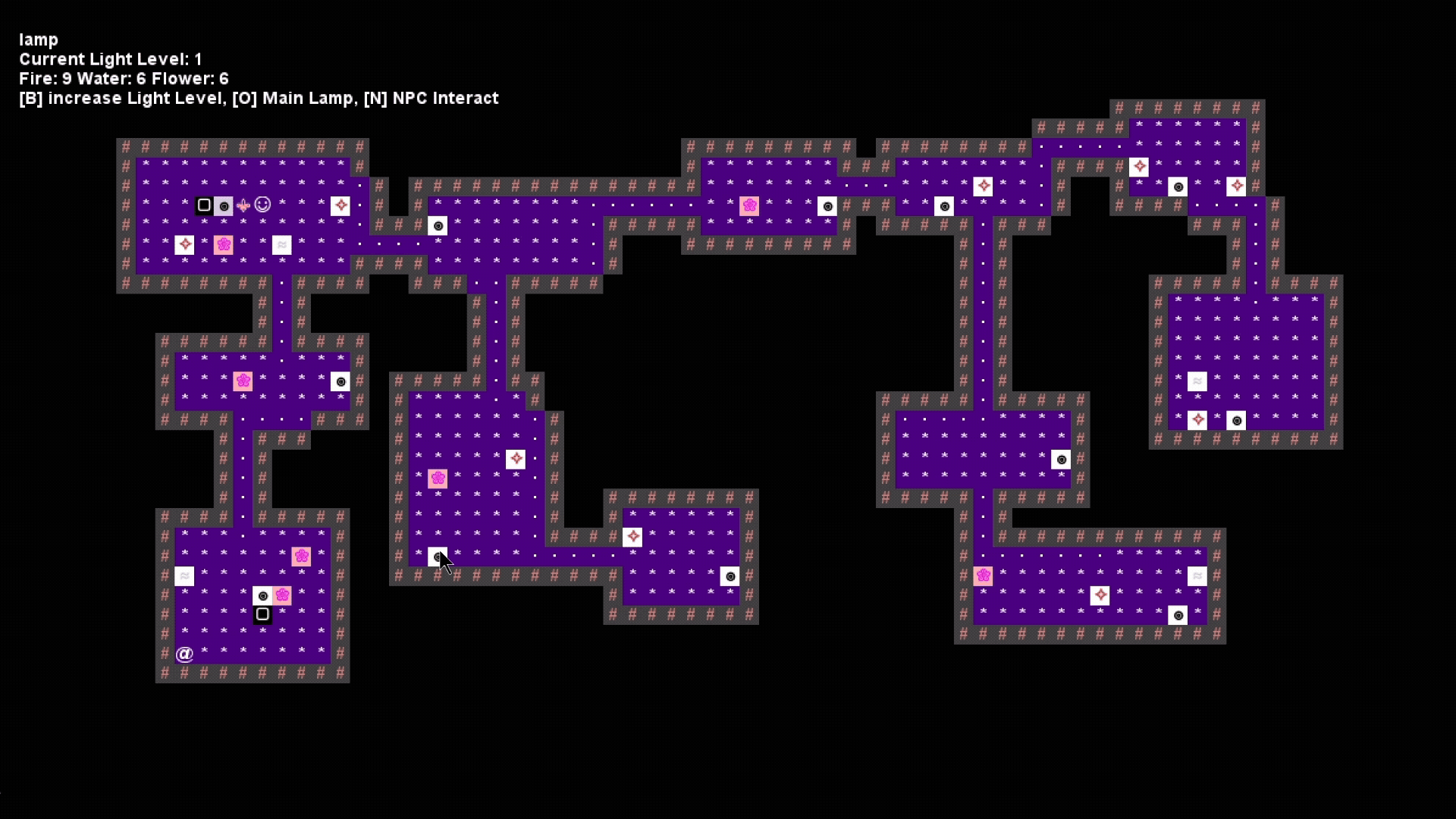Select the water tile on the bottom-left room's edge

pyautogui.click(x=184, y=576)
